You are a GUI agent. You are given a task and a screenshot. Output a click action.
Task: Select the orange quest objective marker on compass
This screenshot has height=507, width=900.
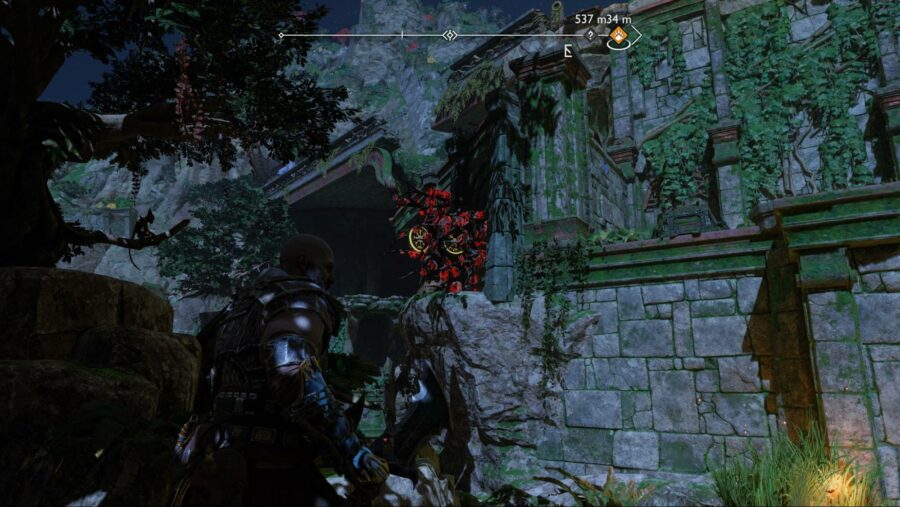pos(619,38)
